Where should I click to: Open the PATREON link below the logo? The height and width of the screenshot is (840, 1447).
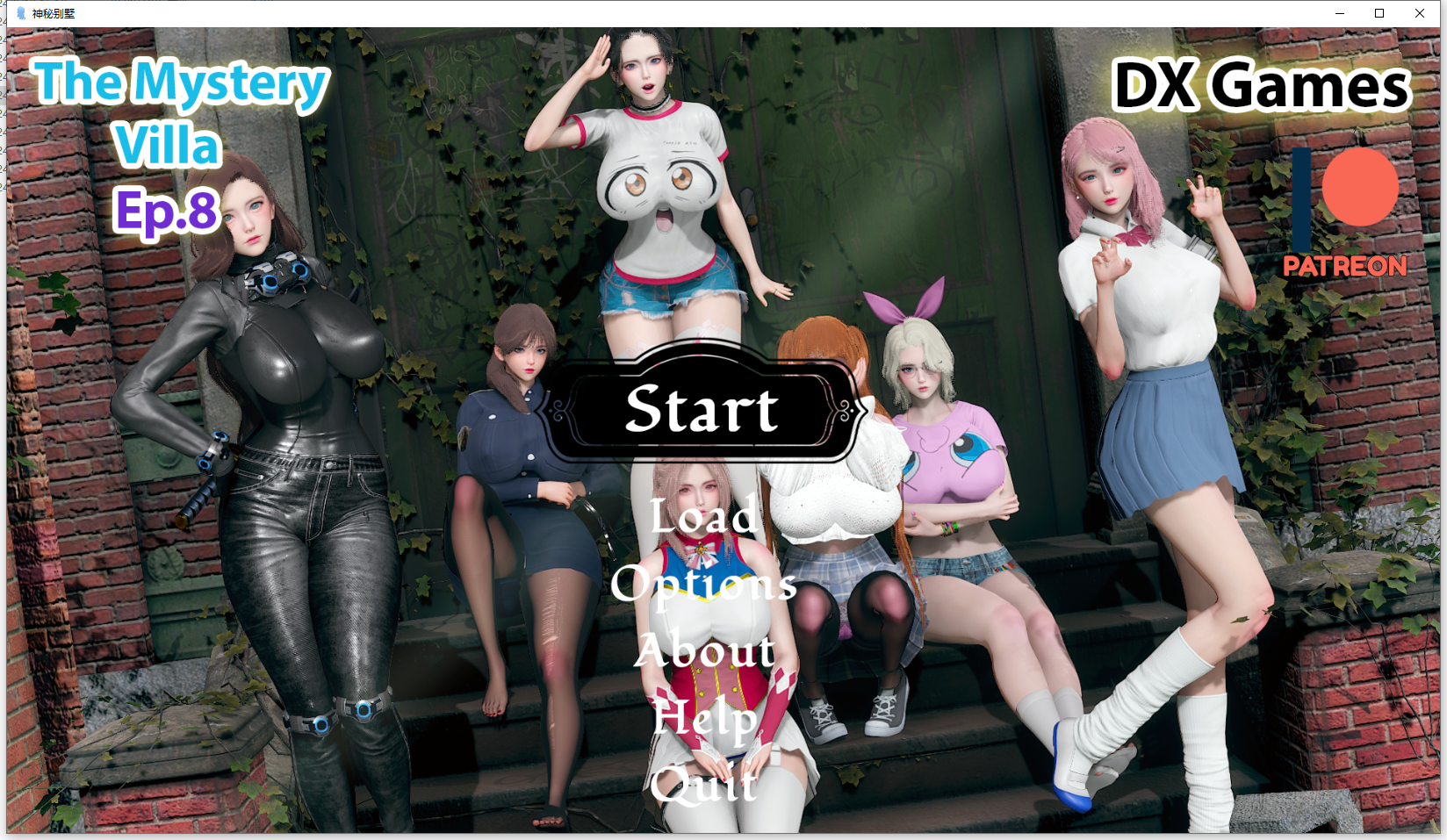[x=1343, y=266]
